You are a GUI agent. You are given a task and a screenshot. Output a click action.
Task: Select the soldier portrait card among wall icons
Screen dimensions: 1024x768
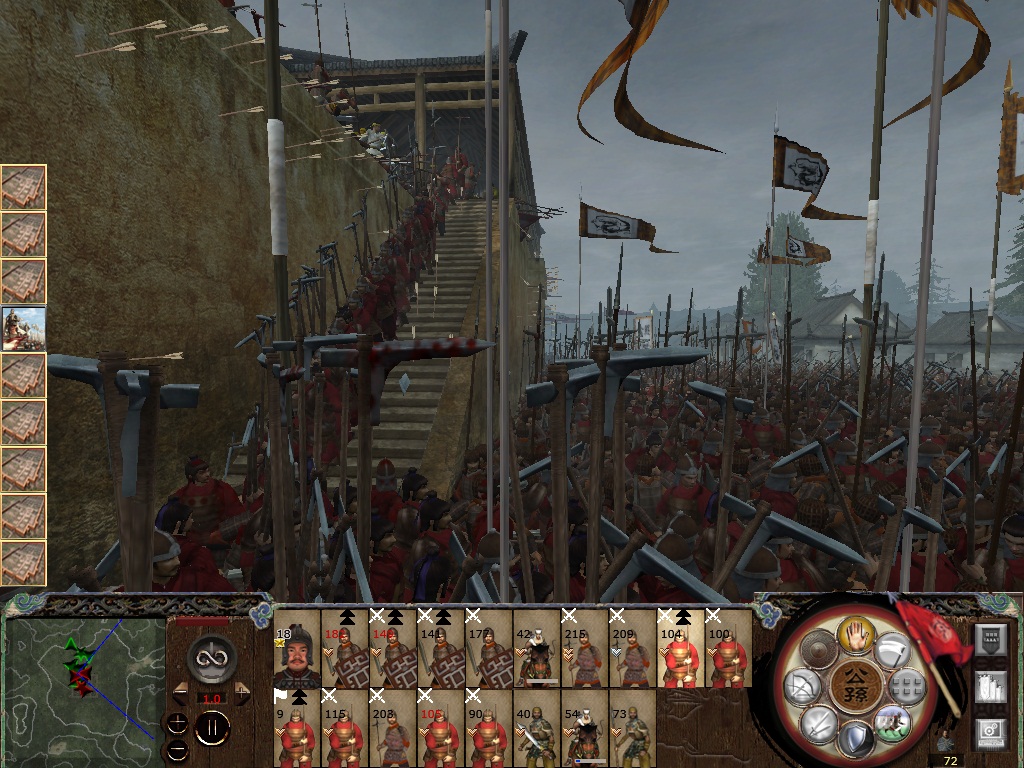tap(23, 328)
